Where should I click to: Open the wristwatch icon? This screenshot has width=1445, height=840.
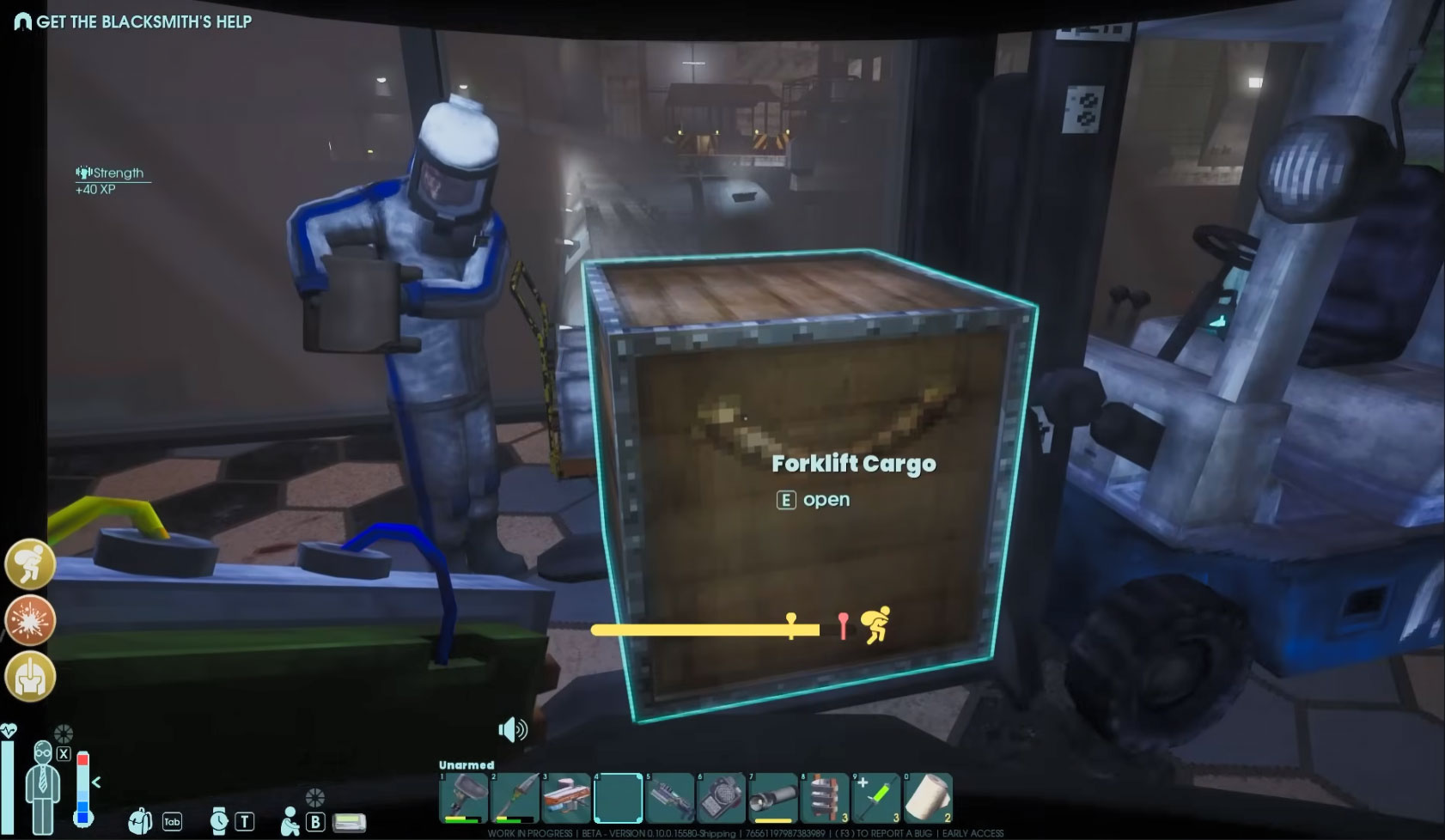(219, 821)
